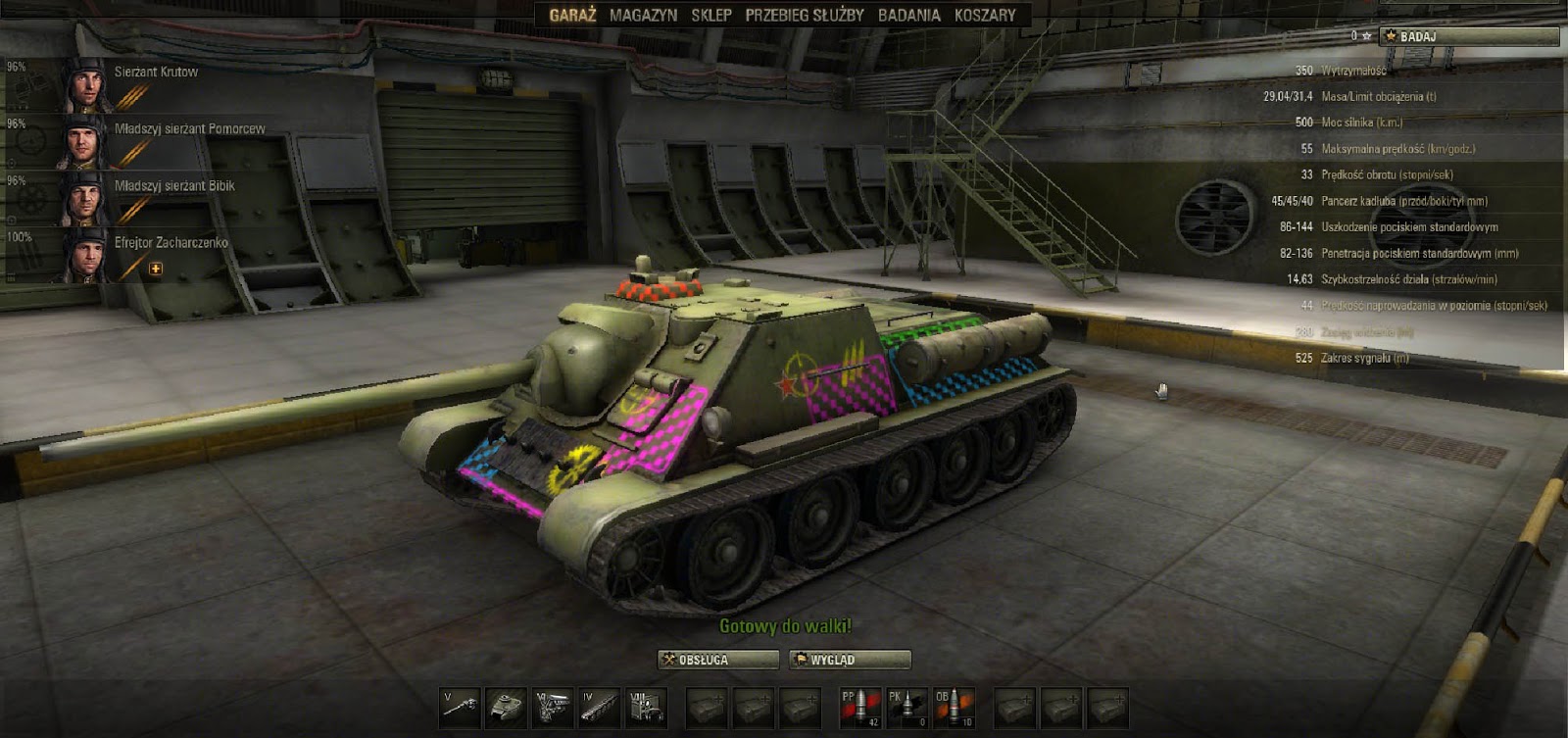Image resolution: width=1568 pixels, height=738 pixels.
Task: Click Młodszyj sierżant Bibik's 96% training bar
Action: pyautogui.click(x=15, y=181)
